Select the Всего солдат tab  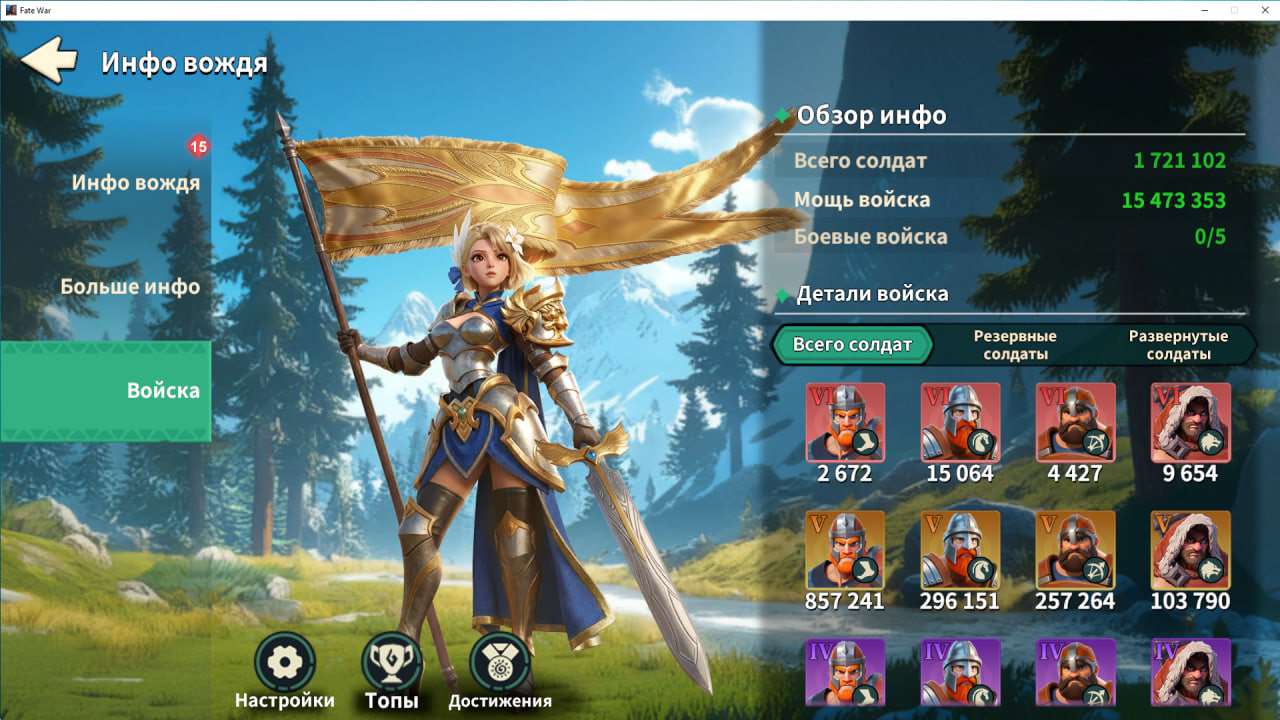(x=852, y=343)
